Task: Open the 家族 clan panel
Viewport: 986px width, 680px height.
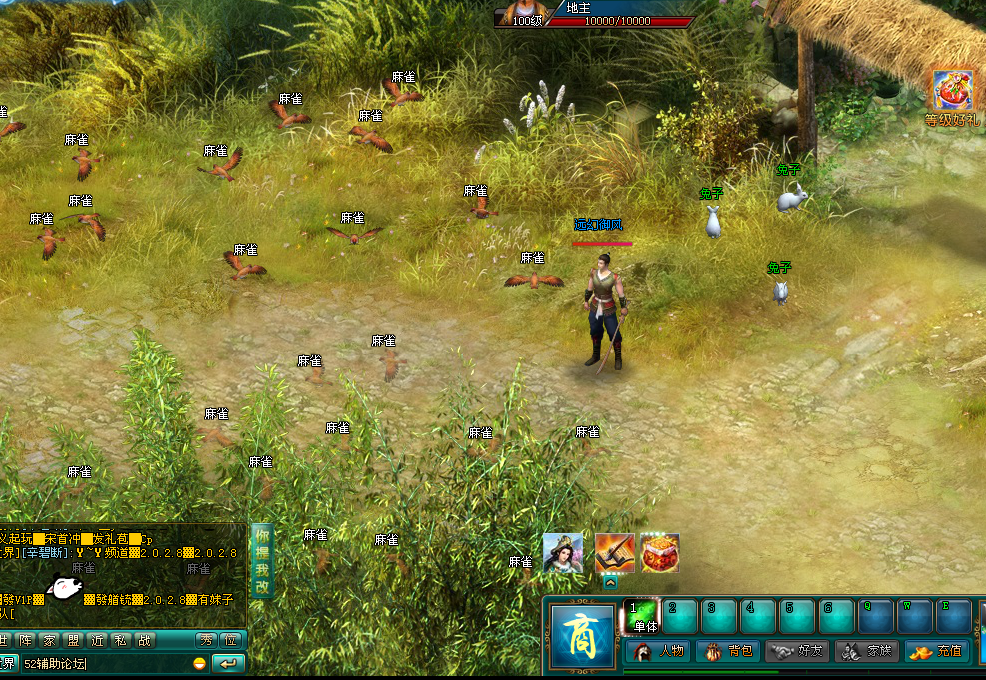Action: click(867, 651)
